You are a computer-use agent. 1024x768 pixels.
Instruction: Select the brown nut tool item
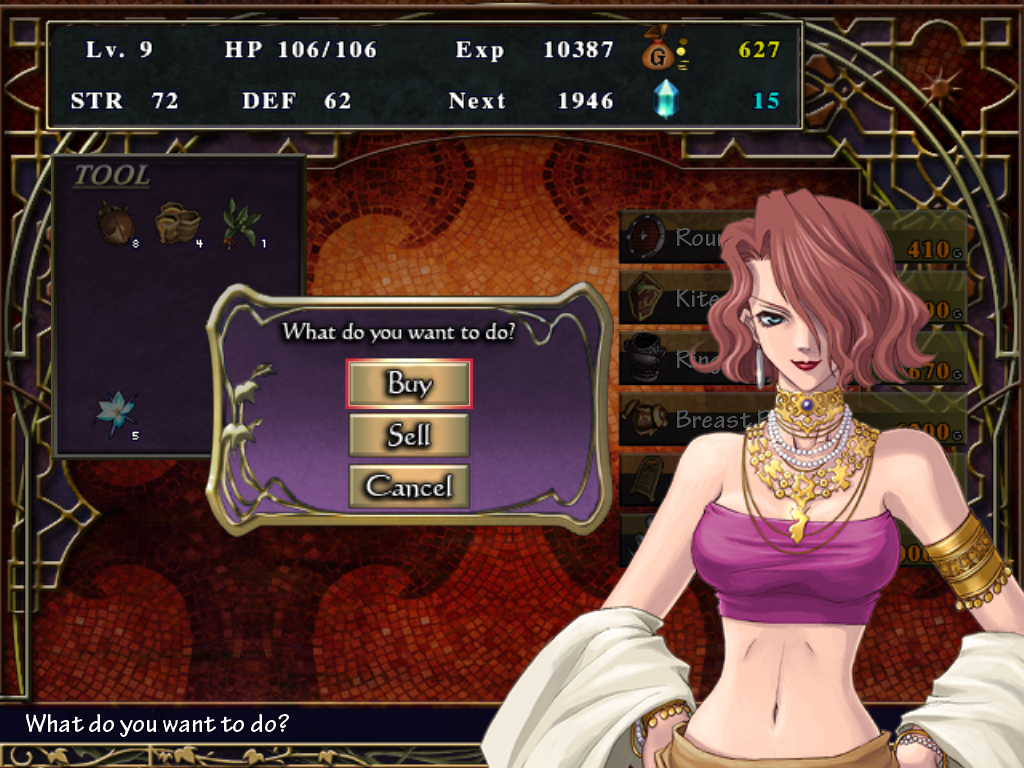(x=113, y=224)
